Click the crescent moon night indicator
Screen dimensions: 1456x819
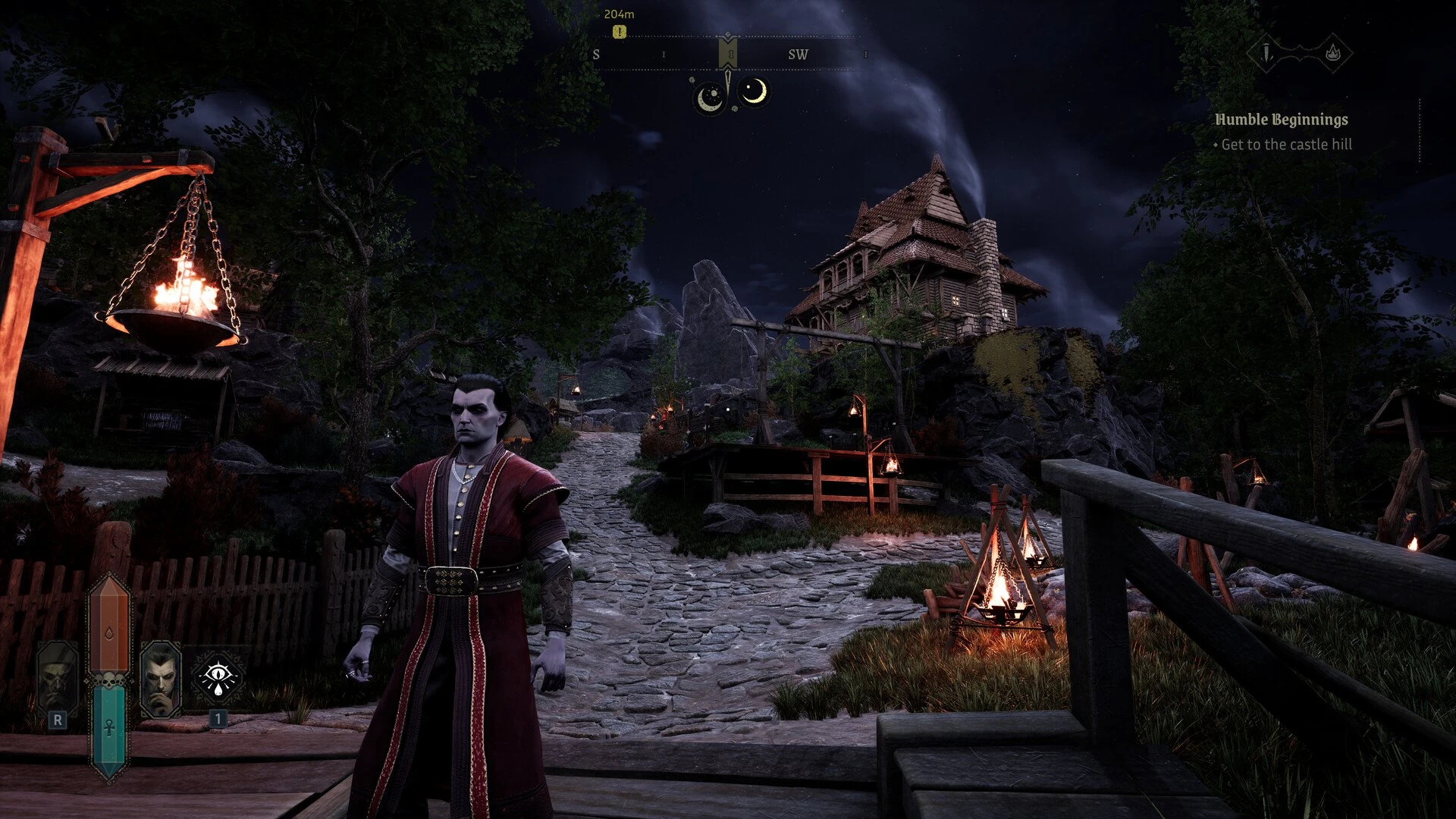coord(754,93)
